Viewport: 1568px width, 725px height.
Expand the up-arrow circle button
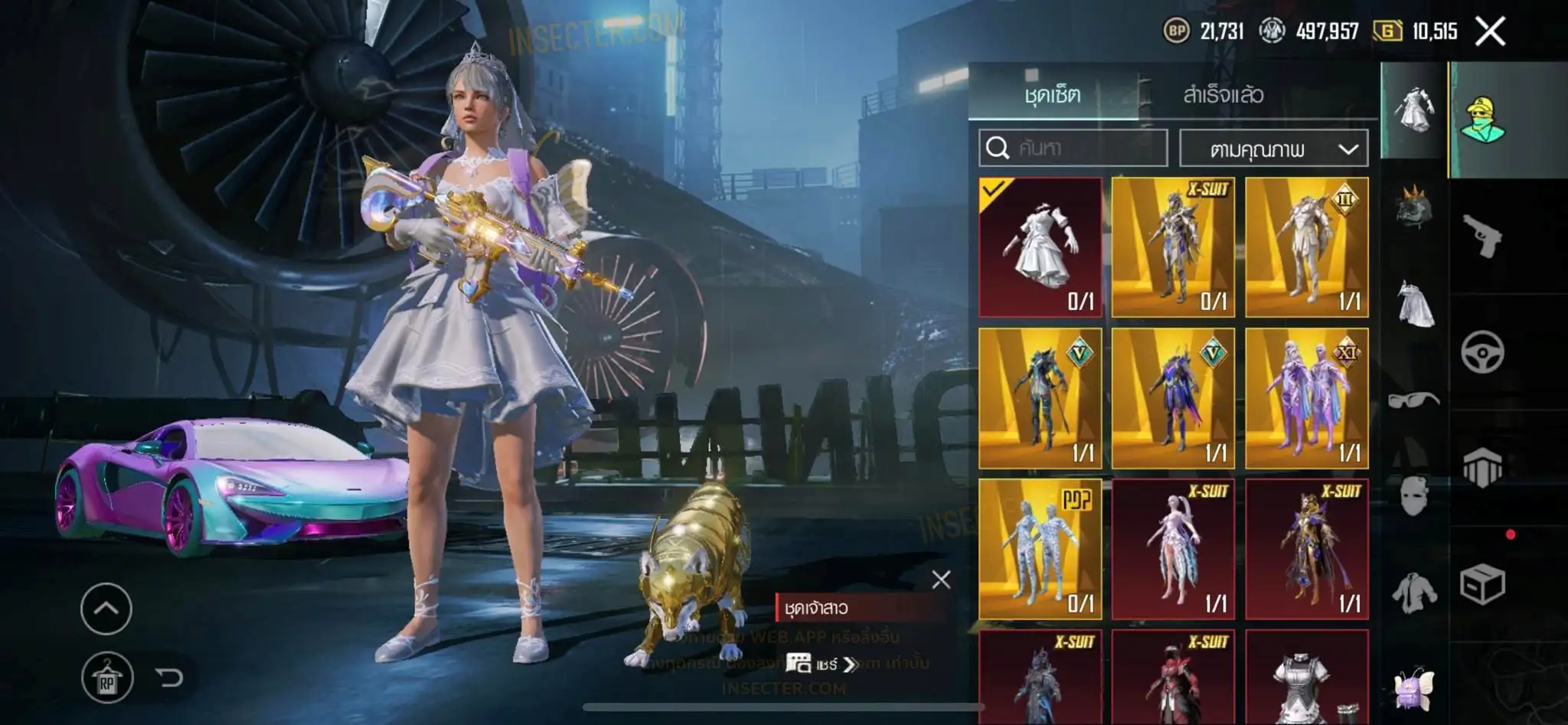click(106, 609)
